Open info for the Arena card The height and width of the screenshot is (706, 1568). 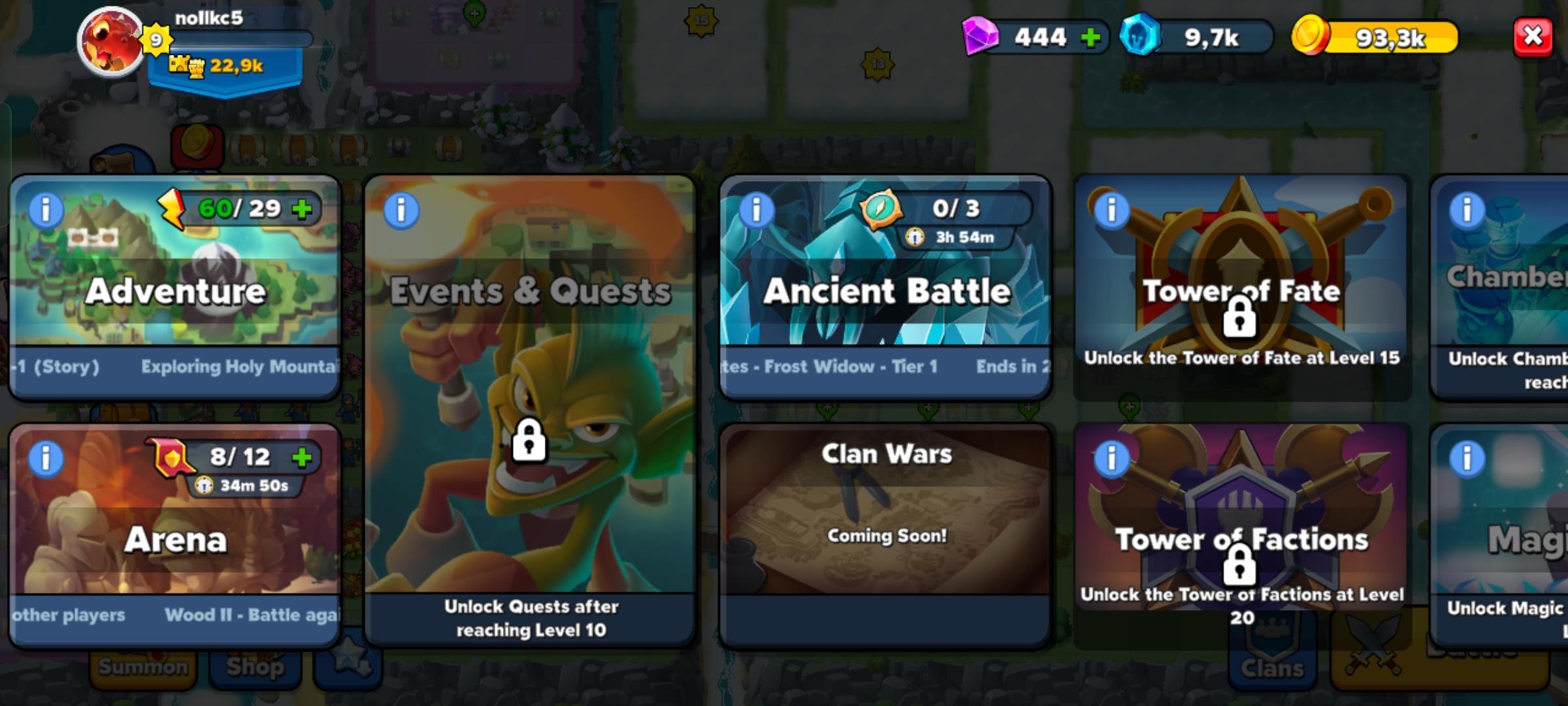[x=44, y=458]
